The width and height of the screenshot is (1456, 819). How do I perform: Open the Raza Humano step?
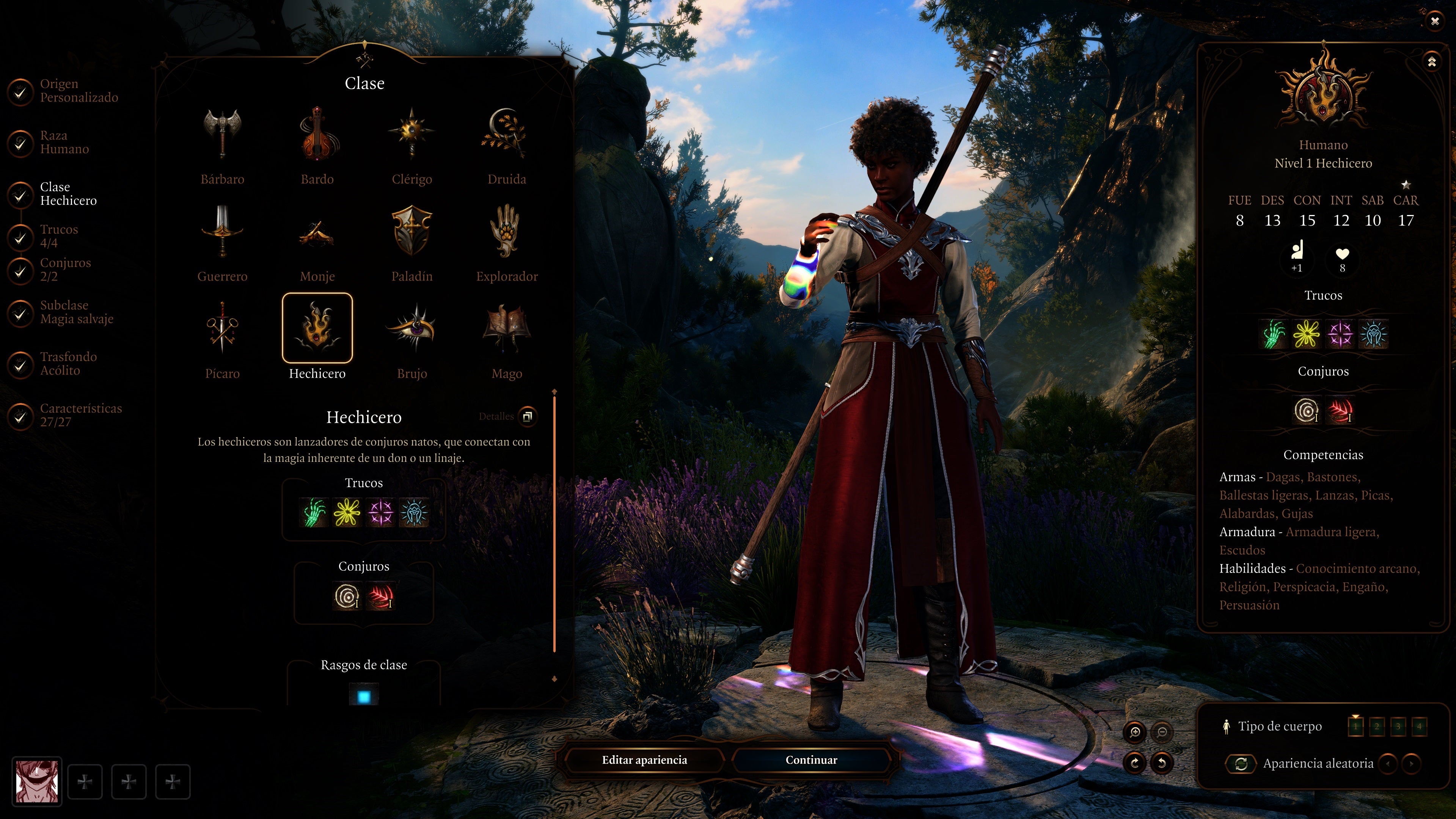(x=64, y=143)
